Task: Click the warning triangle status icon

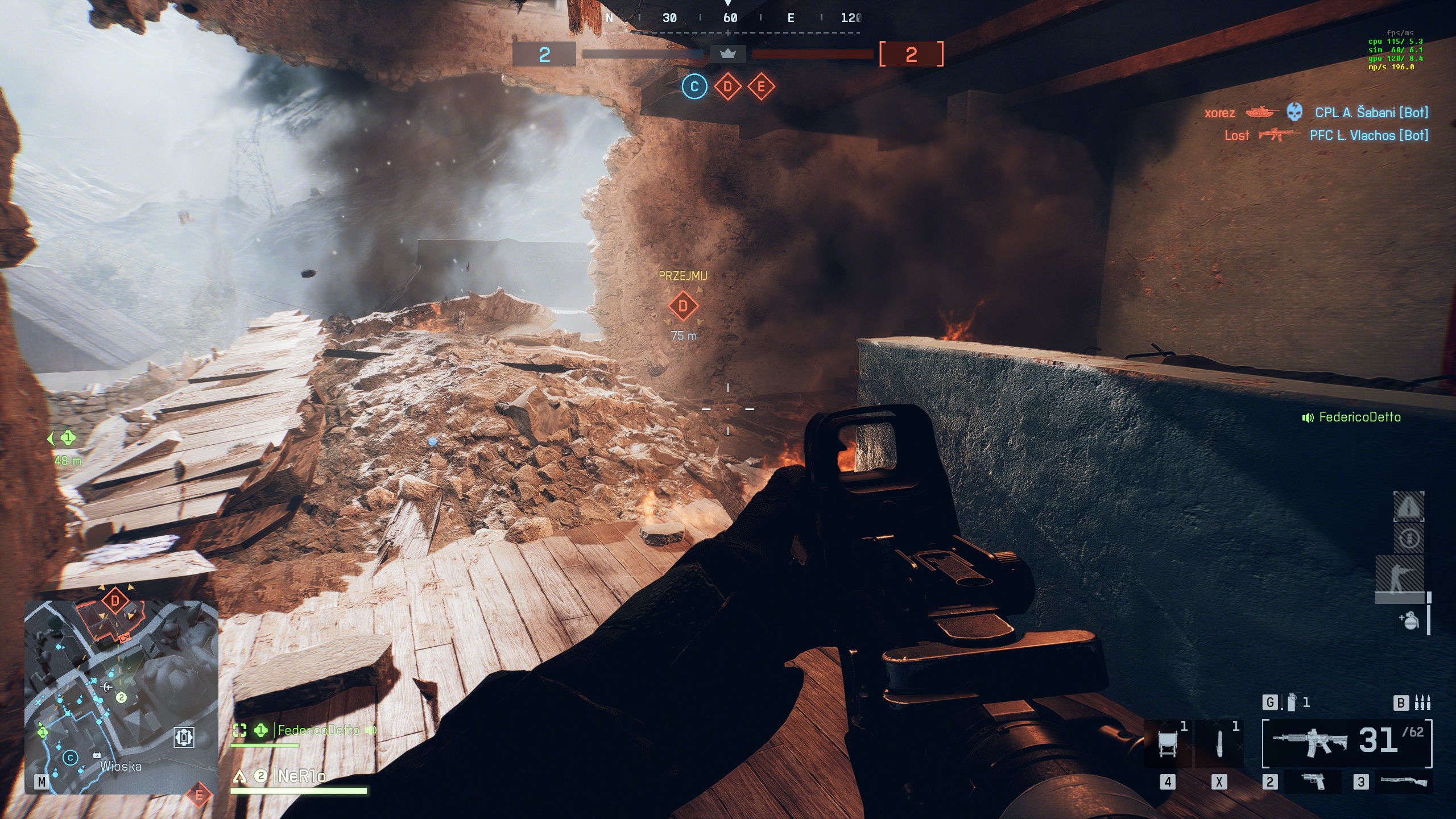Action: [1408, 506]
